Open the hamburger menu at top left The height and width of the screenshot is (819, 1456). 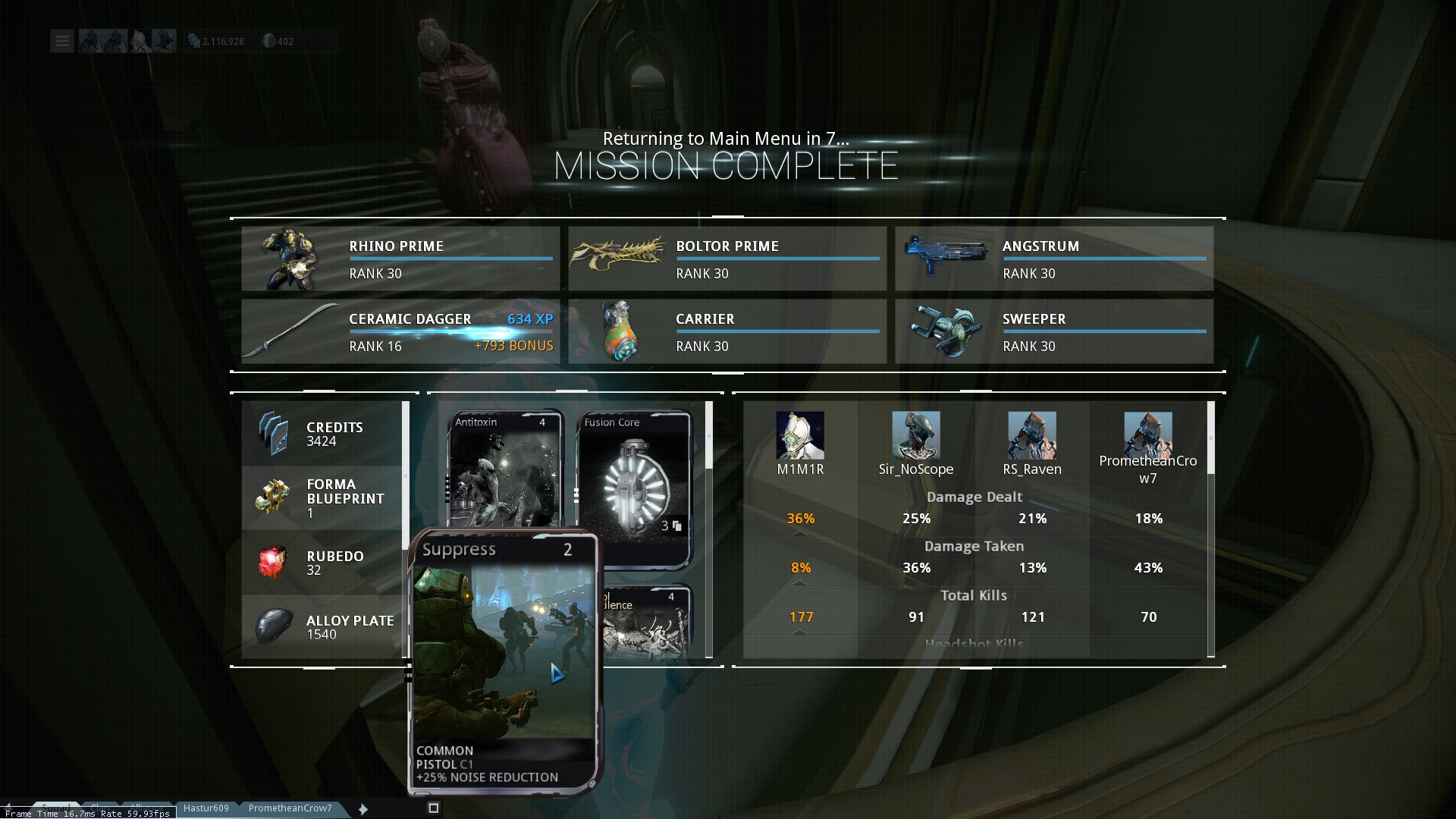point(62,41)
